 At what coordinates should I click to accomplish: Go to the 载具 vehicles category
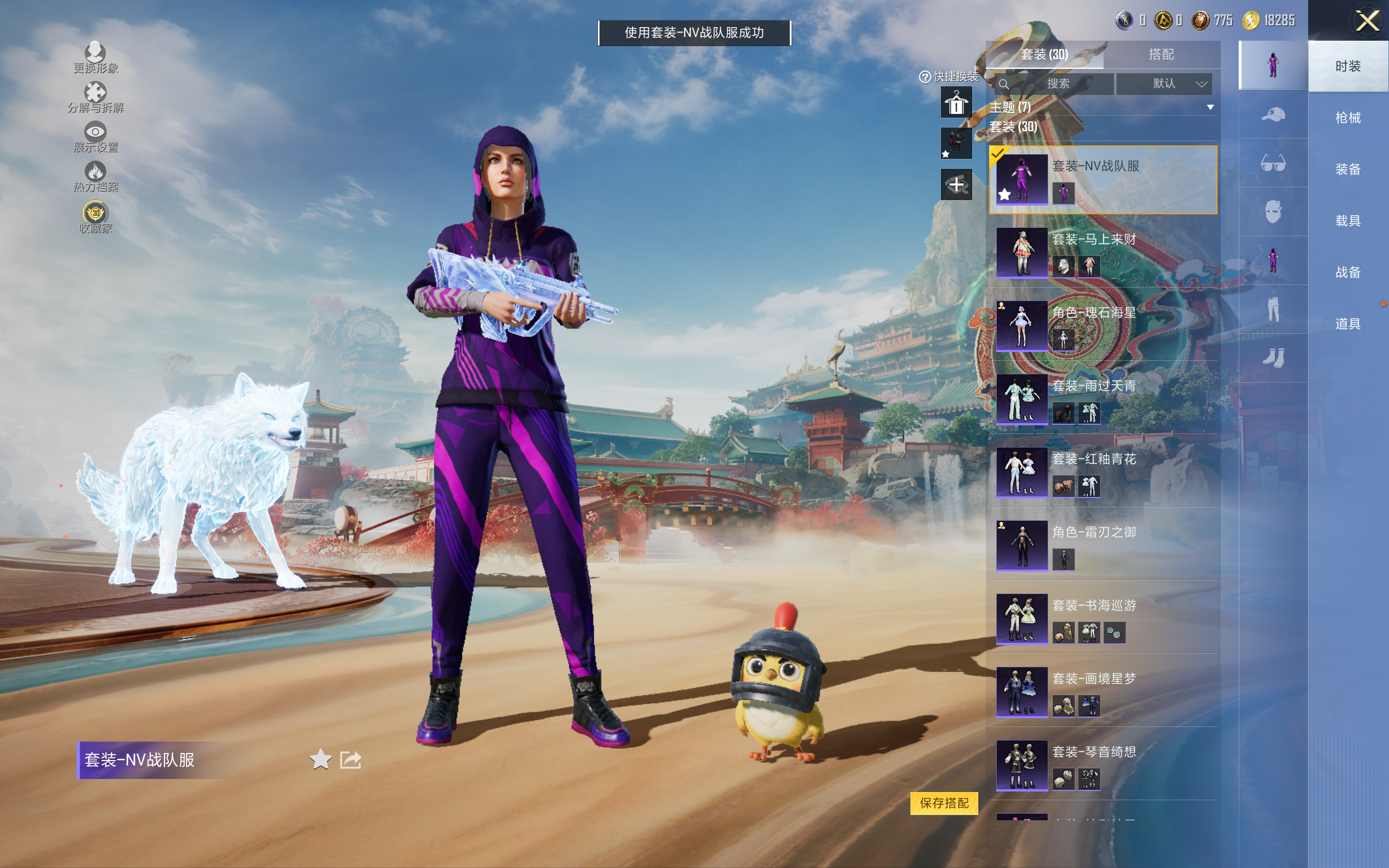point(1348,220)
